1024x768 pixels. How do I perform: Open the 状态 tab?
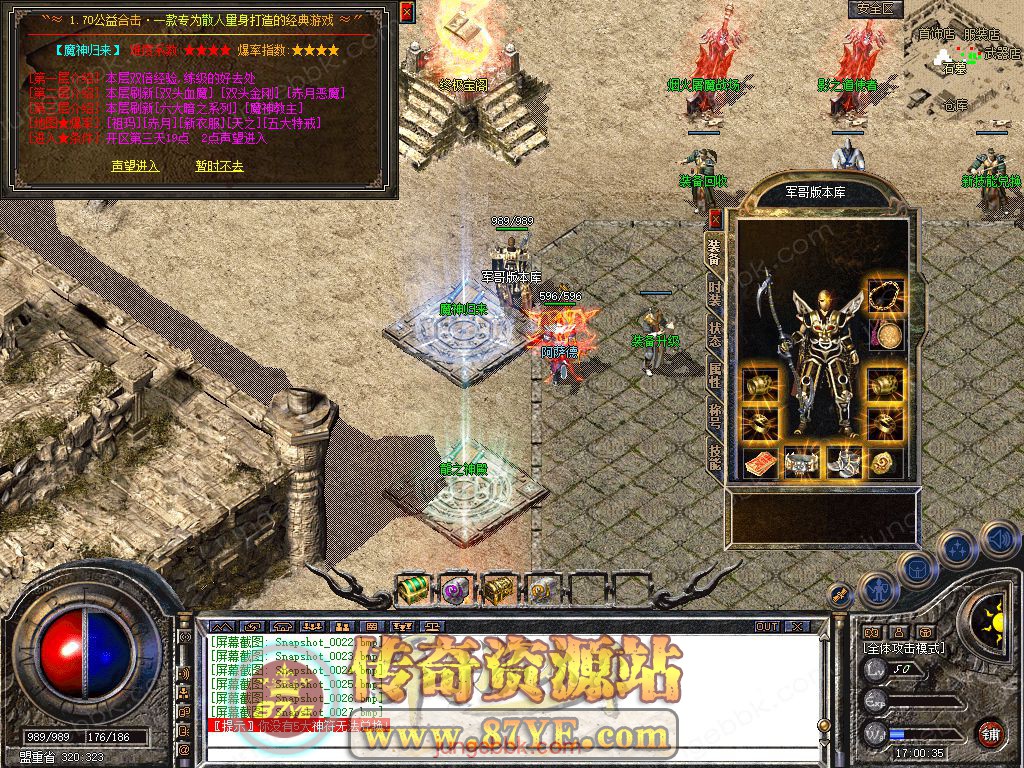point(715,333)
